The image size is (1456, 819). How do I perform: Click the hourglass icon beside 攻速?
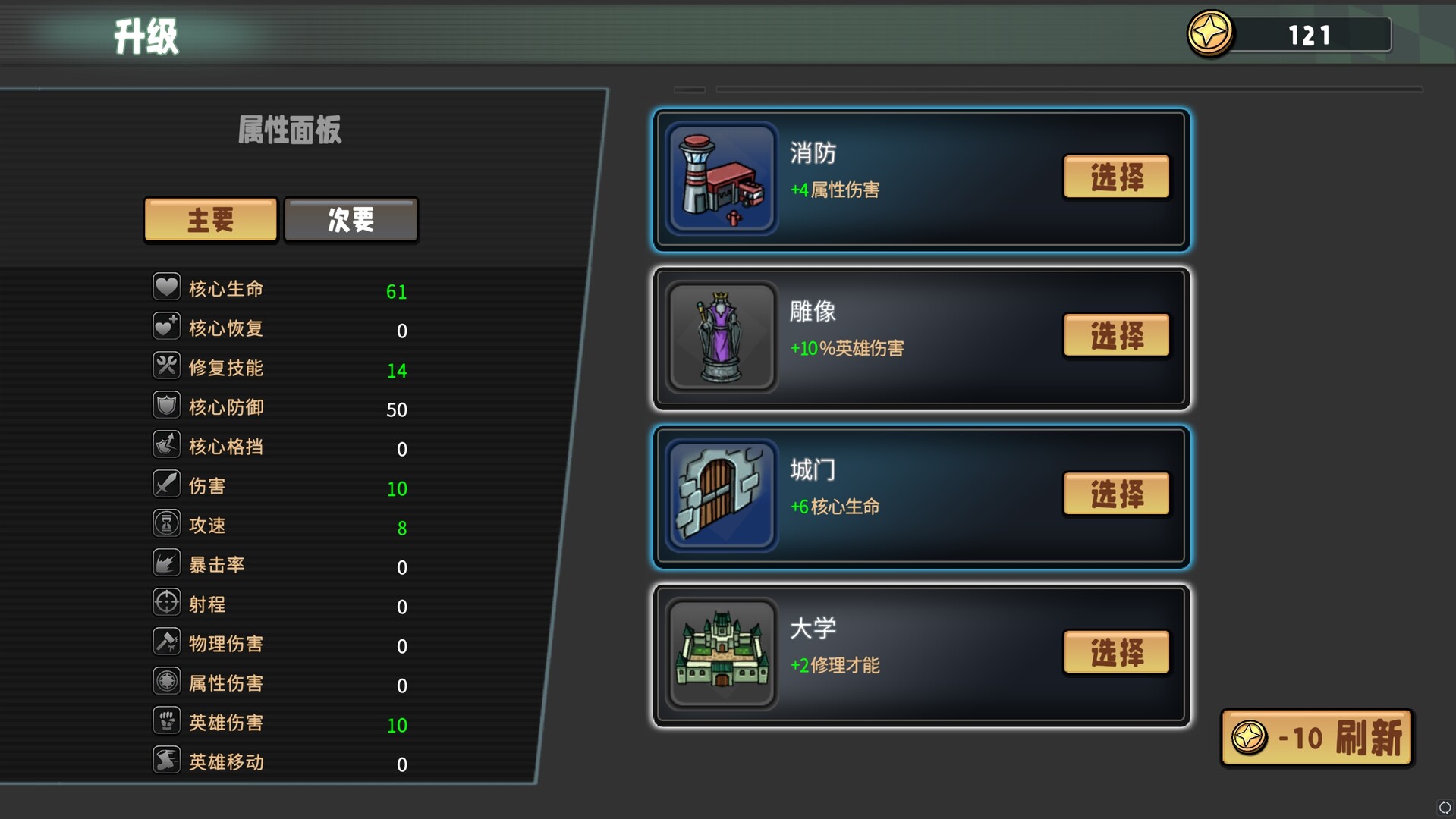(168, 523)
